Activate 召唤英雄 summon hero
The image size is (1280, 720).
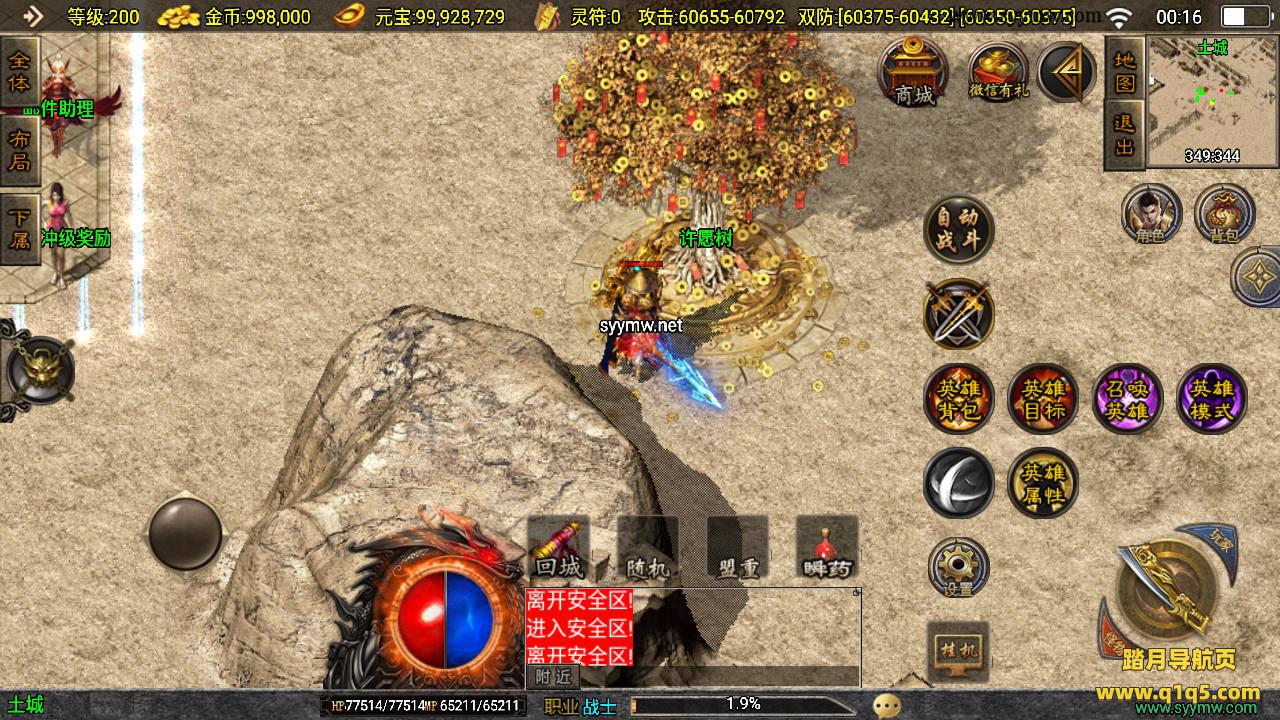click(x=1127, y=399)
